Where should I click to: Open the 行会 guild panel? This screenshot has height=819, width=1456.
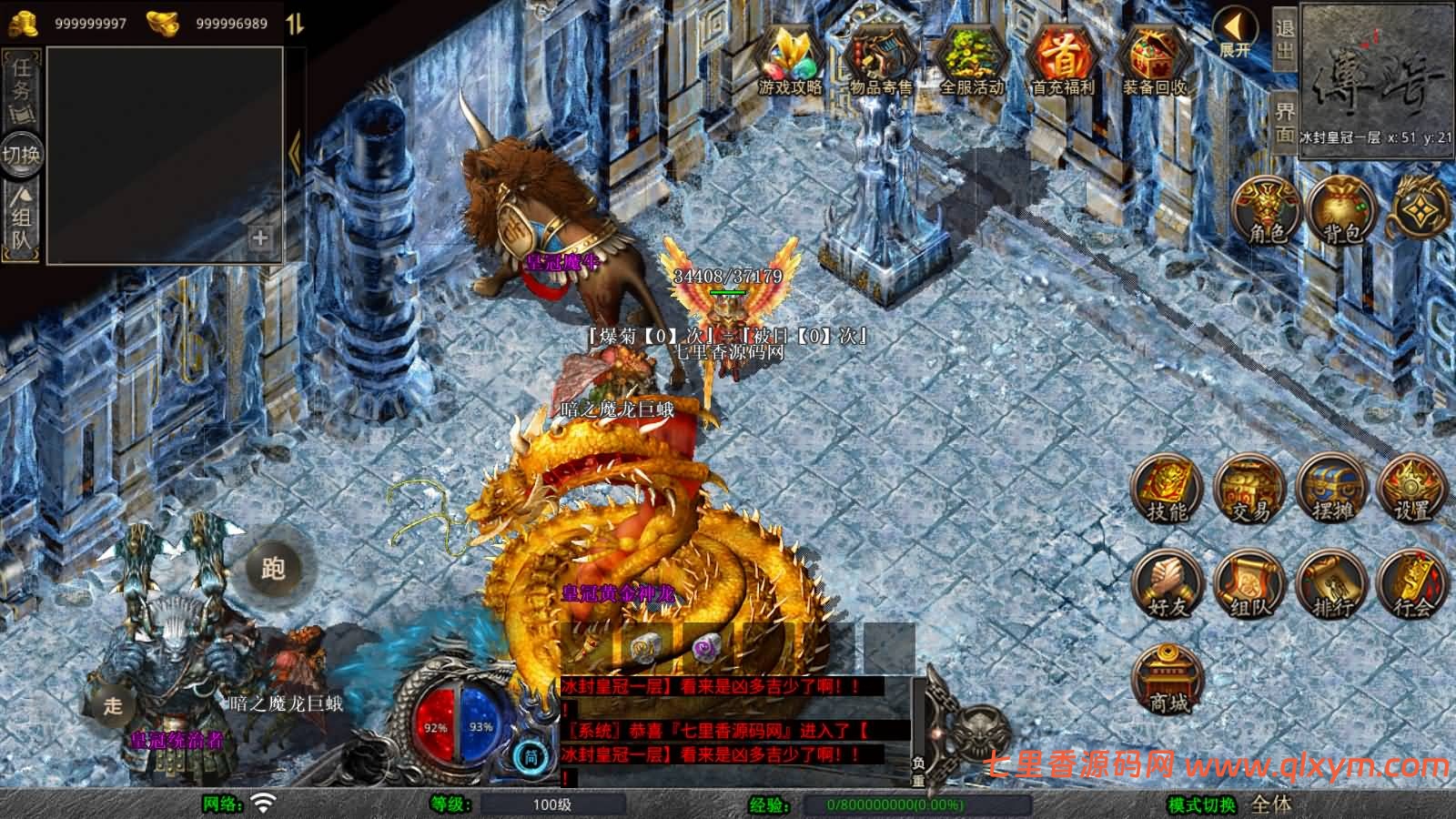[1412, 585]
